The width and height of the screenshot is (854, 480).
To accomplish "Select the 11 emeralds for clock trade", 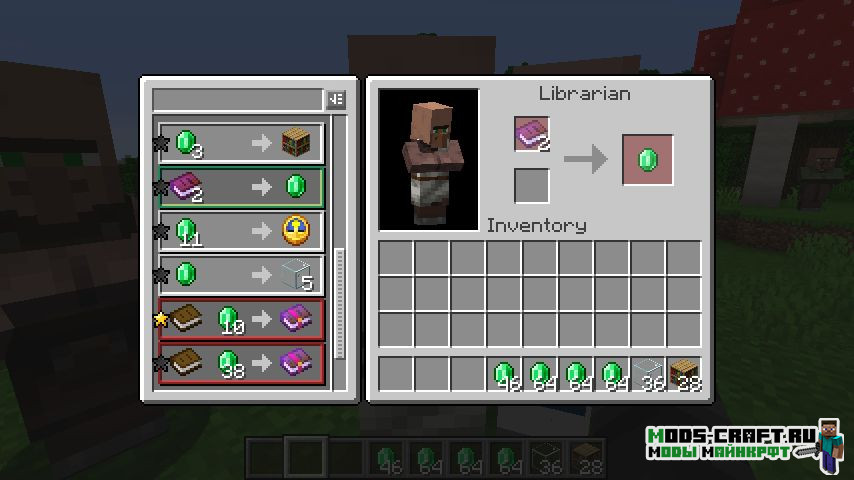I will 241,231.
